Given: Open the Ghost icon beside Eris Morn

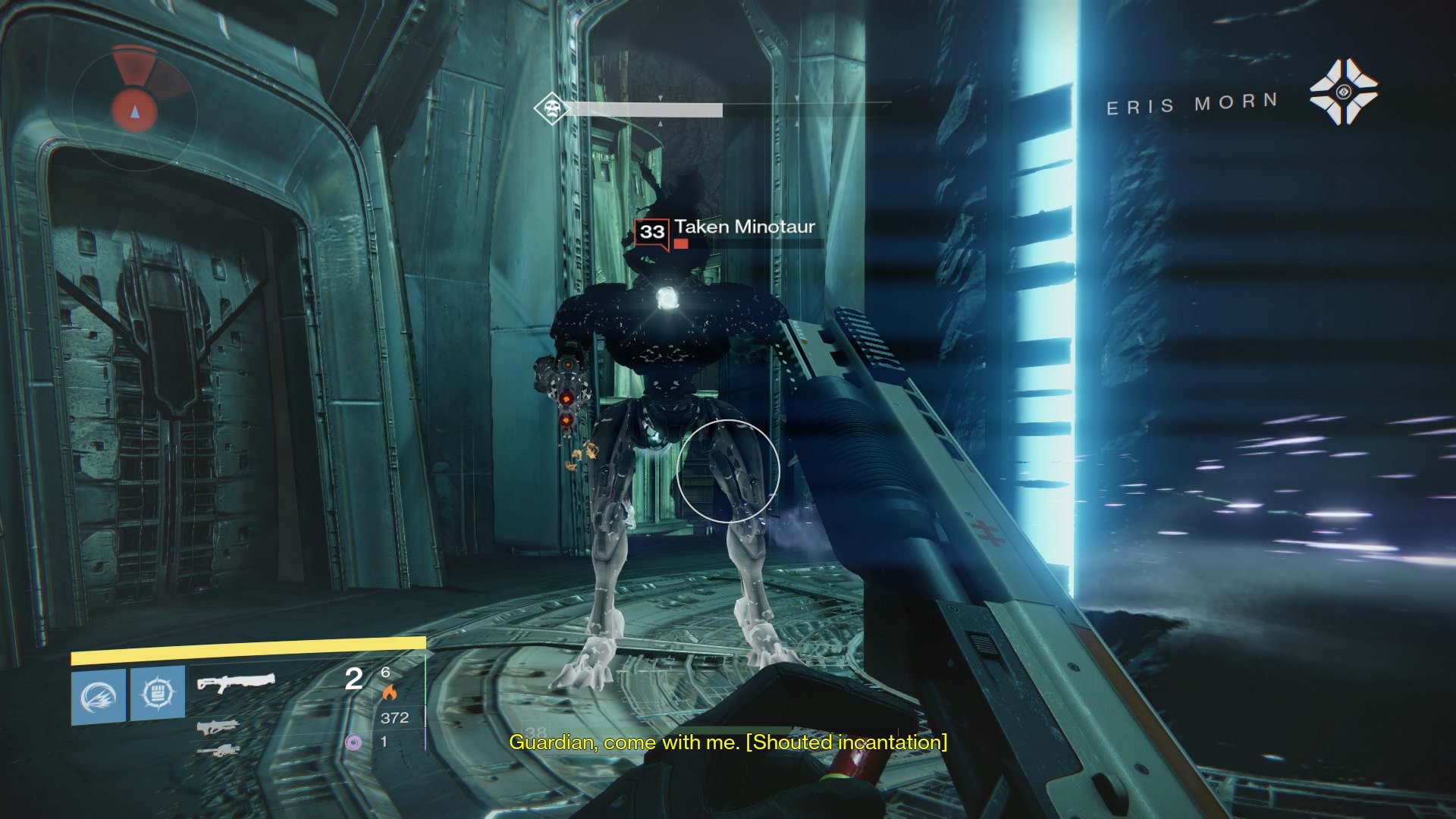Looking at the screenshot, I should pos(1343,93).
